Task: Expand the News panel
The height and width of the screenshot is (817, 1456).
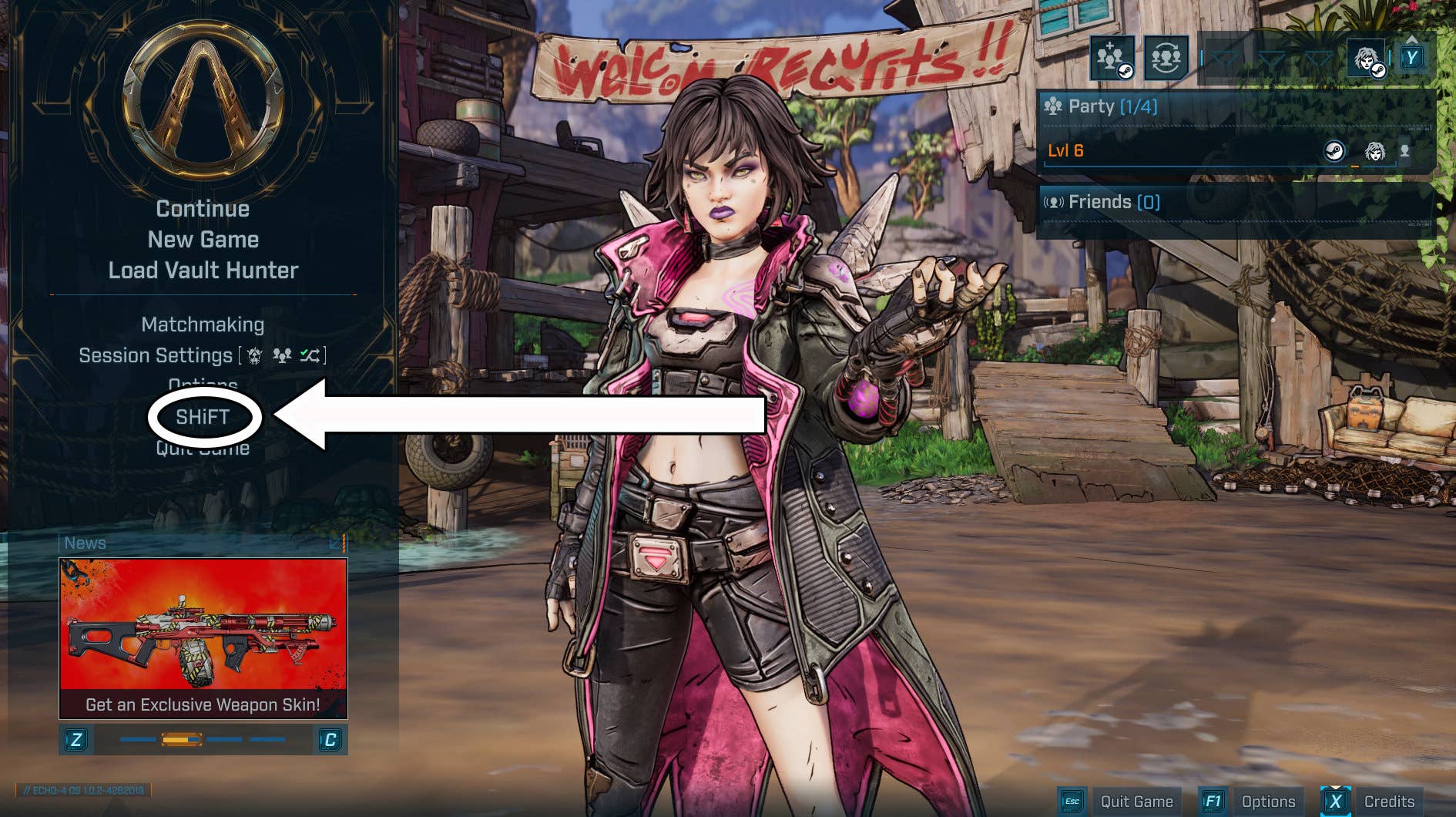Action: pyautogui.click(x=337, y=543)
